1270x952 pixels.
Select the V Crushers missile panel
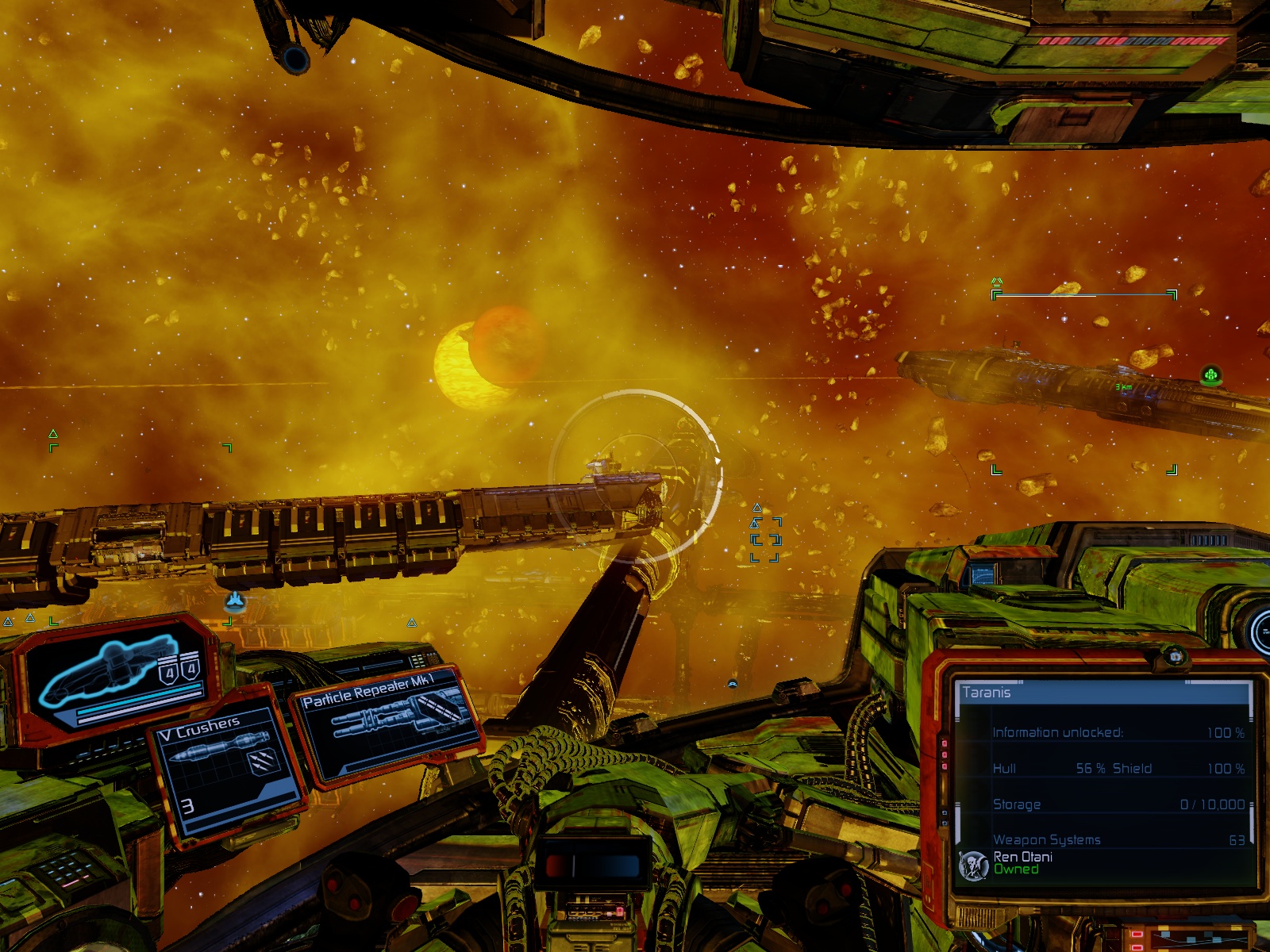pos(226,768)
